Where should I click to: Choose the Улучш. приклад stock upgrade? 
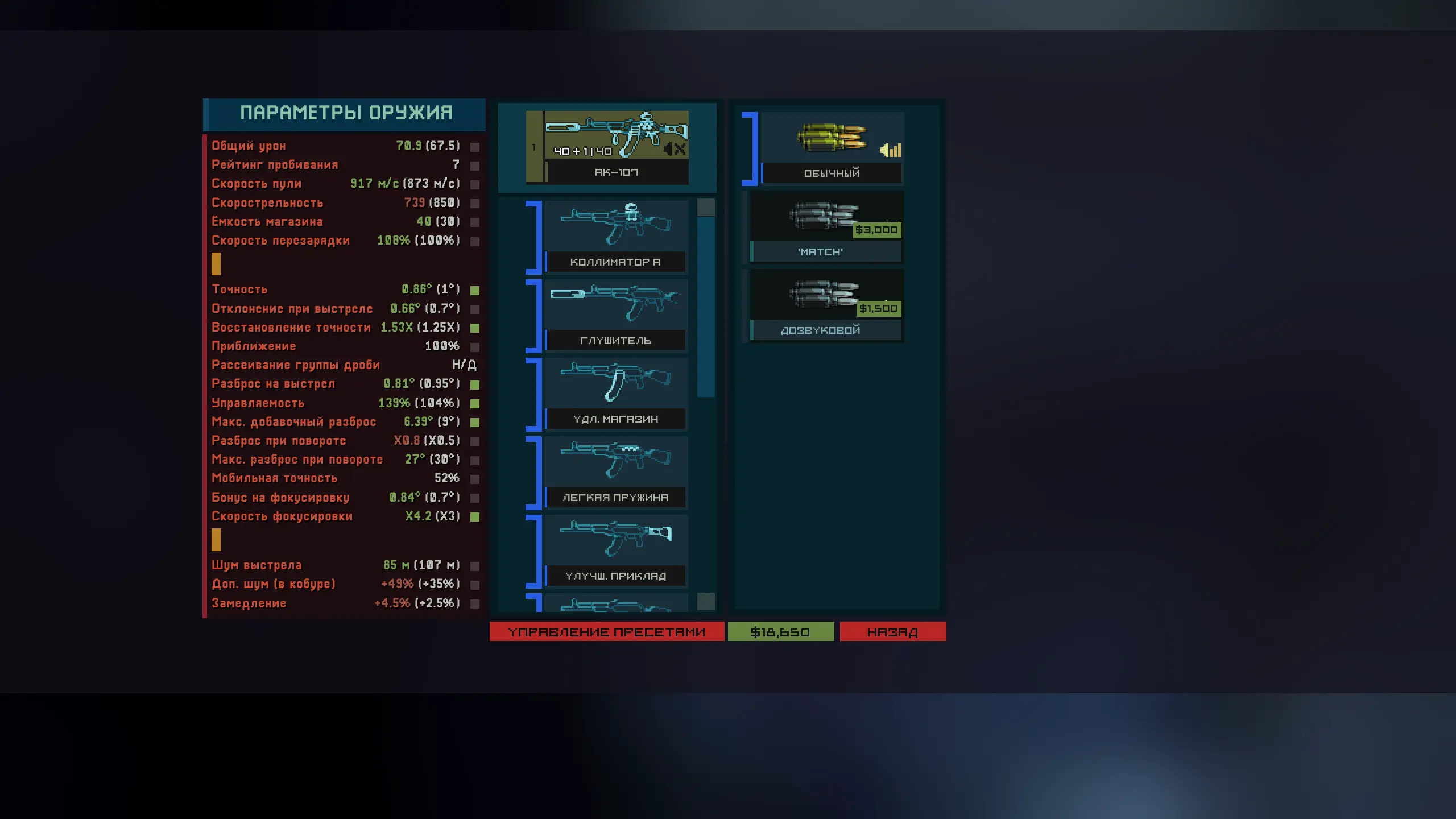615,550
